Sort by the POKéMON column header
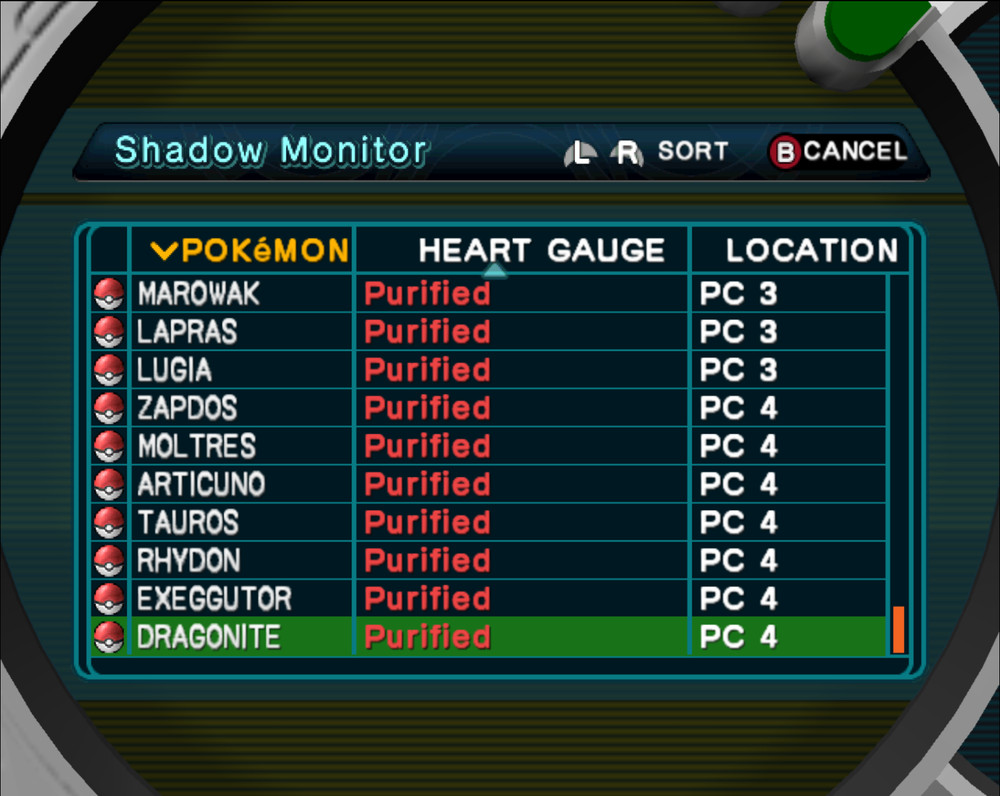 point(250,250)
